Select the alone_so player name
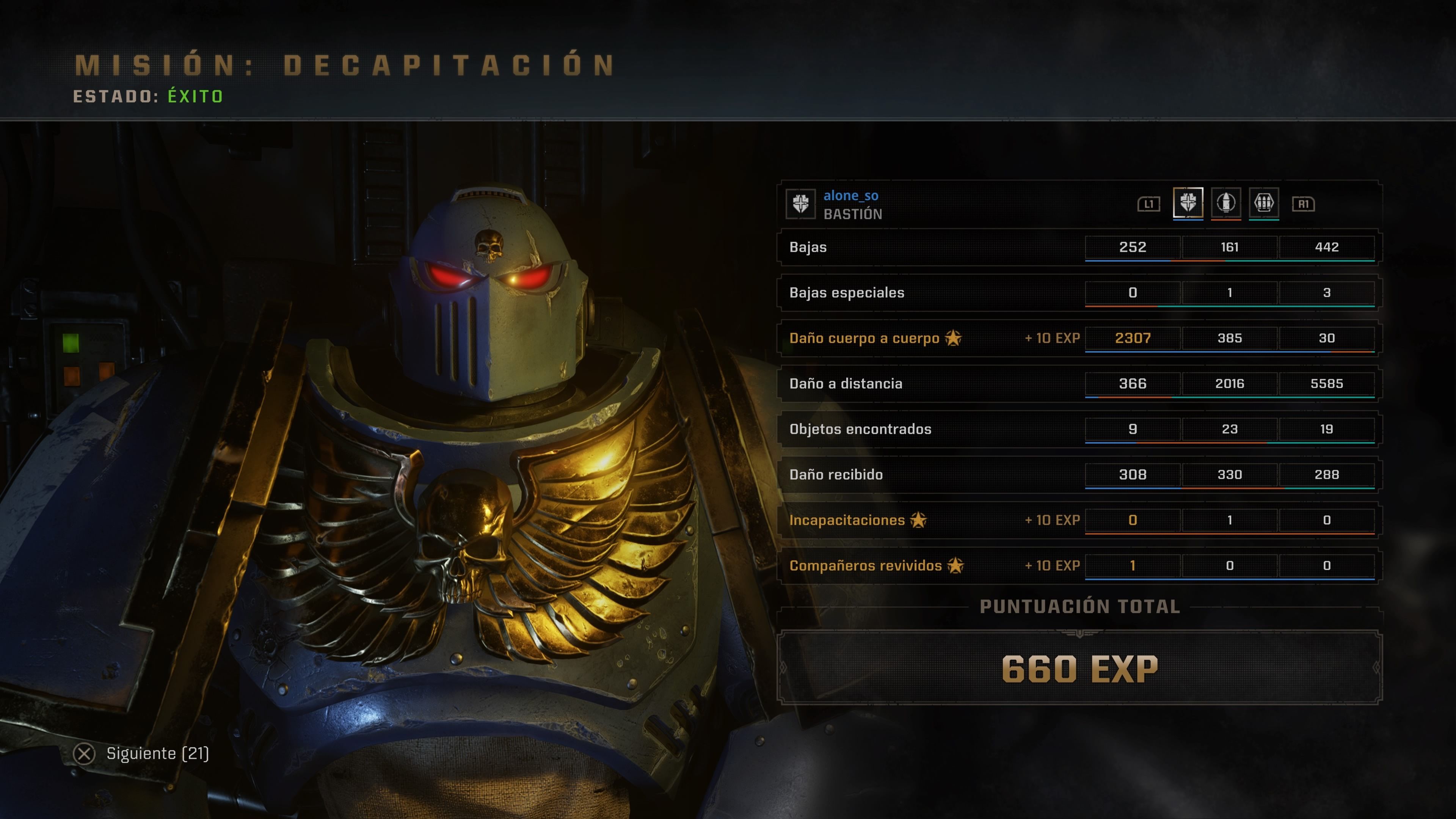The width and height of the screenshot is (1456, 819). click(x=850, y=196)
